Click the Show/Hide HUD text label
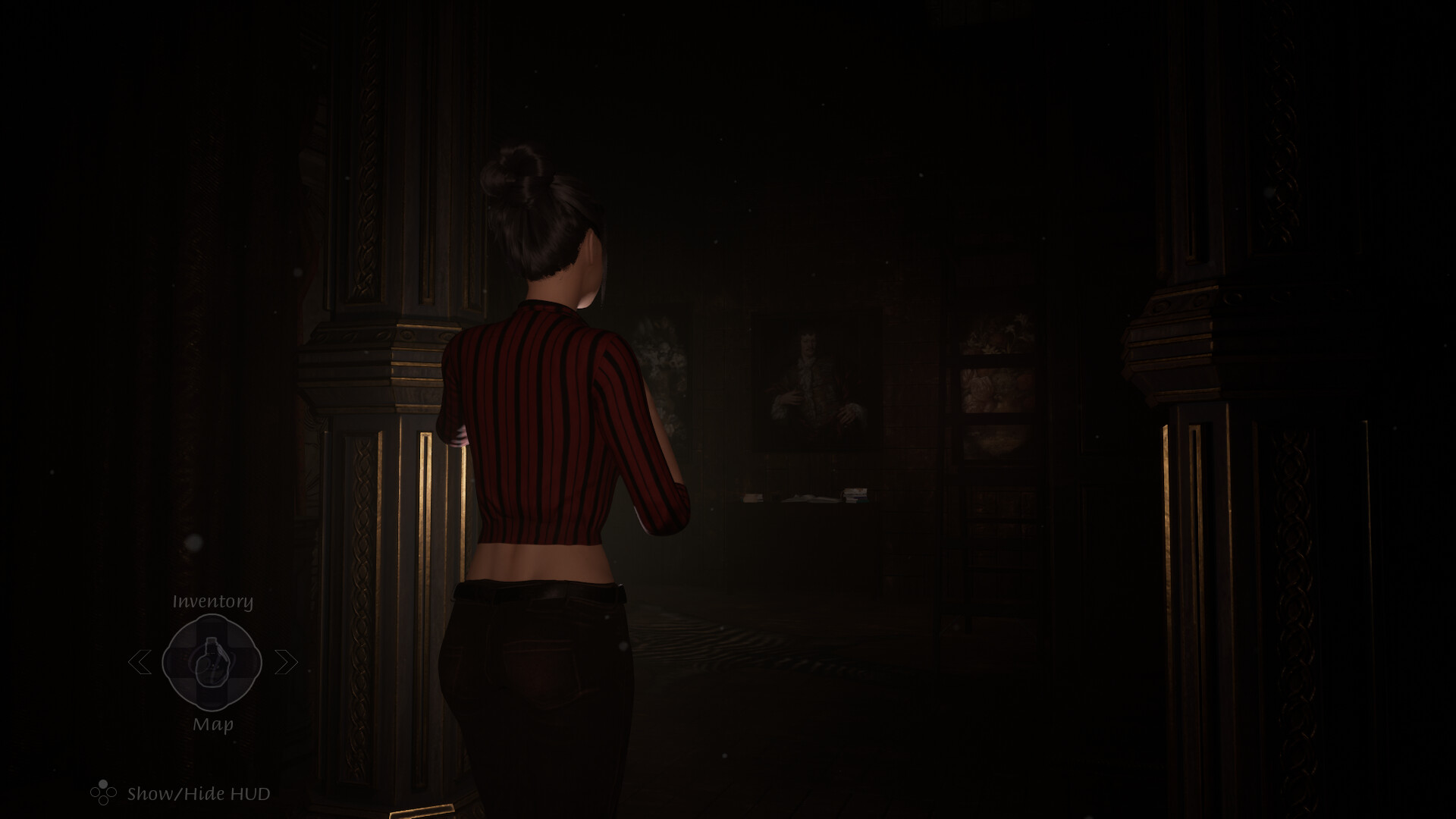1456x819 pixels. (x=198, y=794)
